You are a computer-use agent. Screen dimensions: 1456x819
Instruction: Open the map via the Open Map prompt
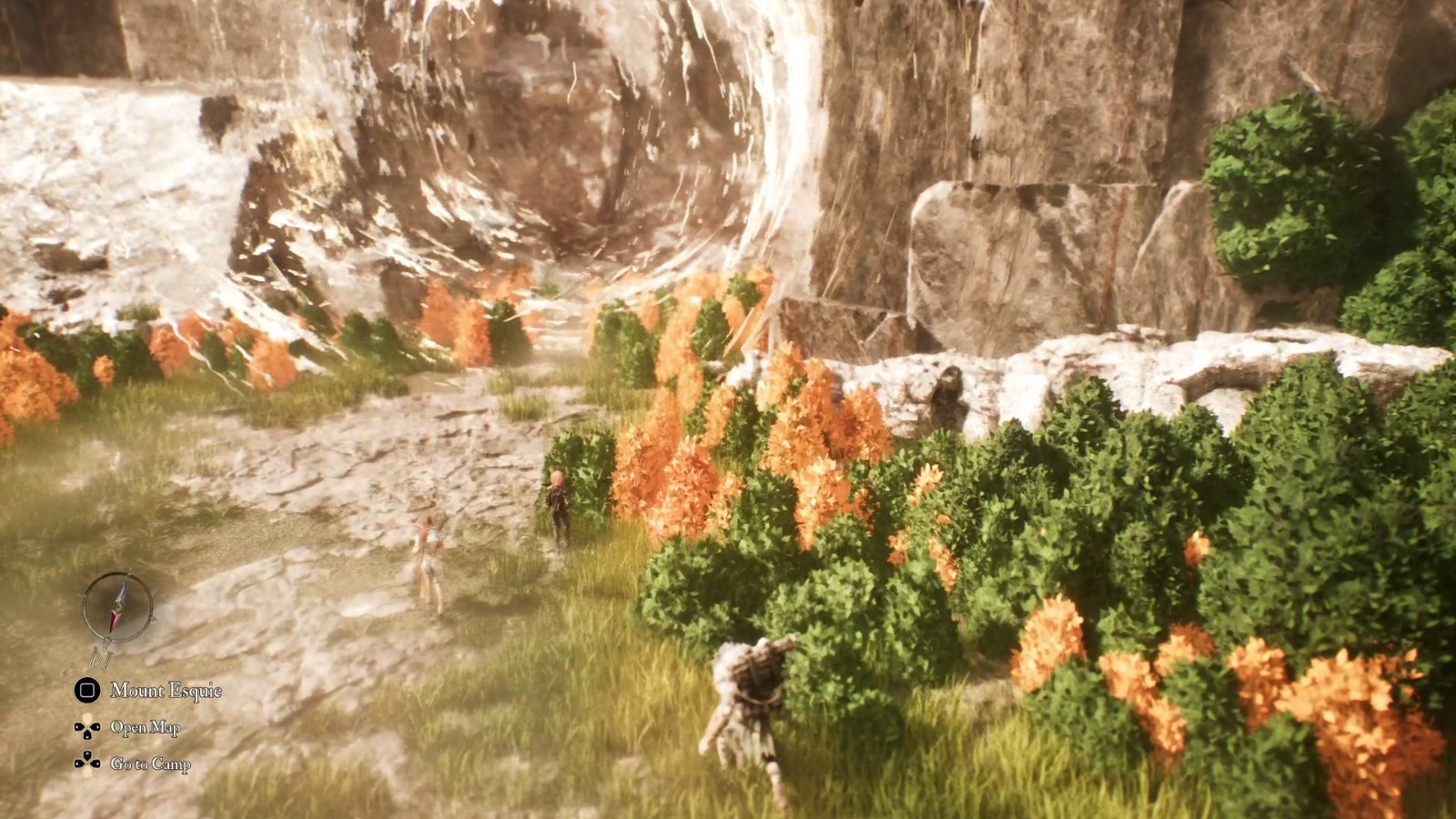(146, 726)
